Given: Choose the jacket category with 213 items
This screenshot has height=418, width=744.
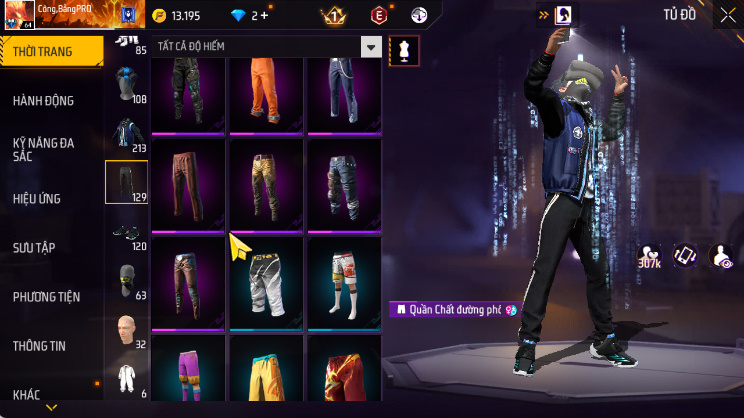Looking at the screenshot, I should 126,133.
